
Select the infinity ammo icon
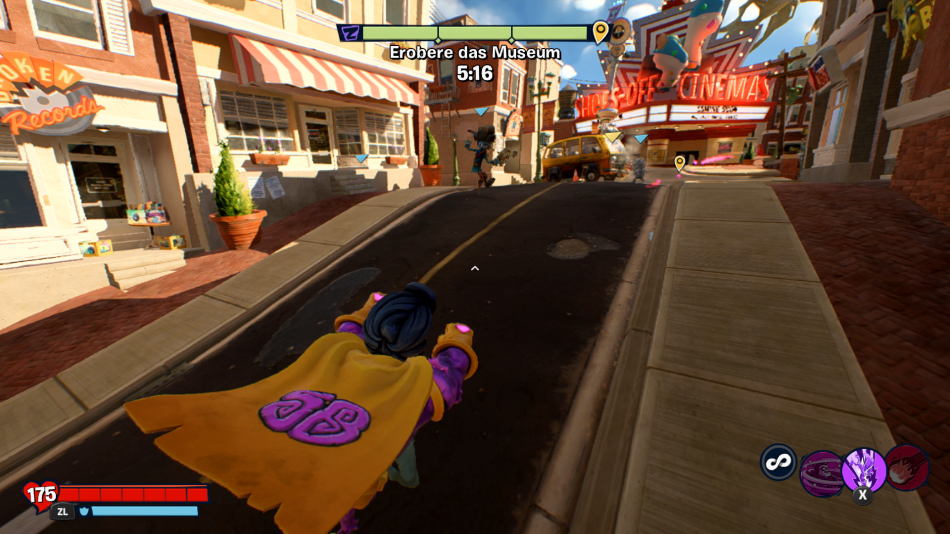pos(778,462)
